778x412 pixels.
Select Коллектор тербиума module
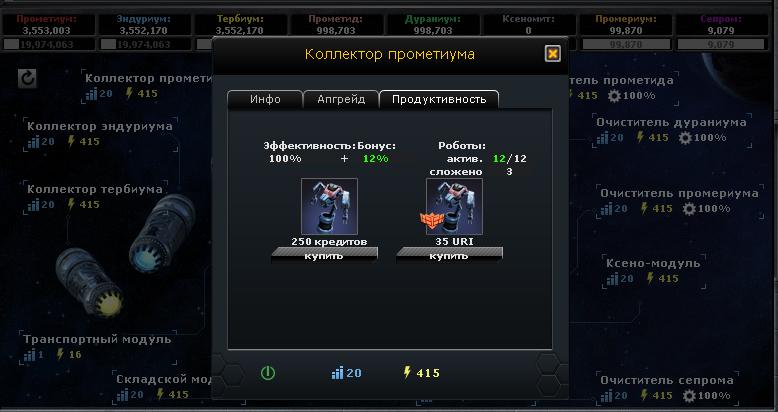coord(94,189)
